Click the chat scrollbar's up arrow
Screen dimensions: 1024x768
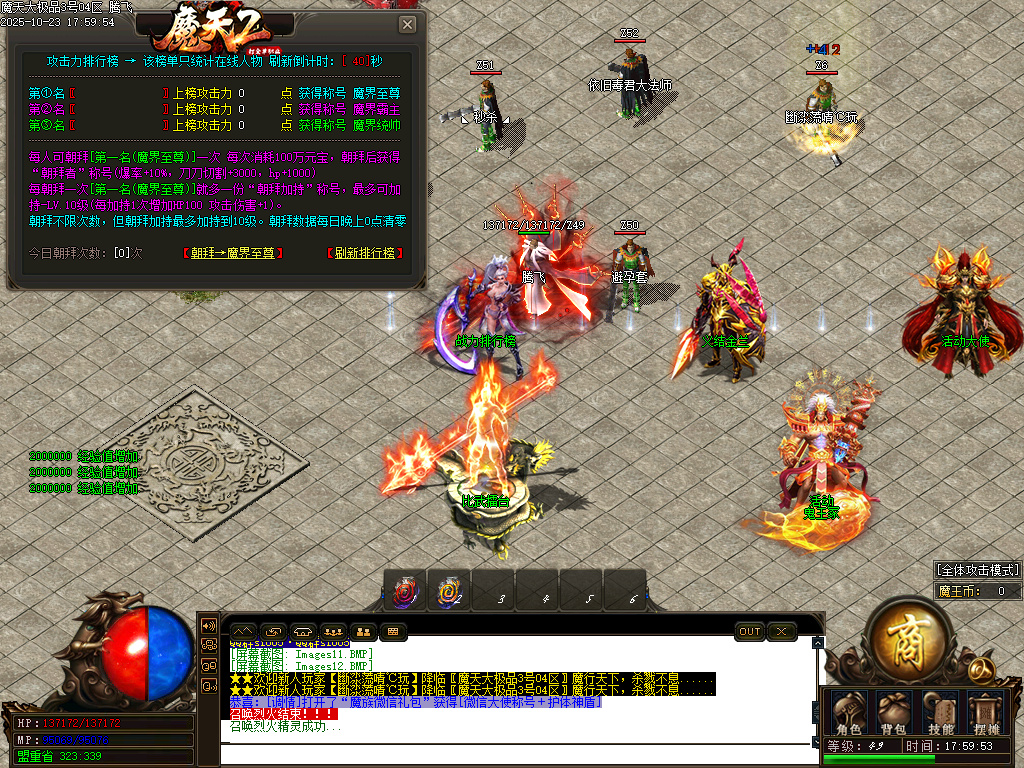pyautogui.click(x=818, y=643)
